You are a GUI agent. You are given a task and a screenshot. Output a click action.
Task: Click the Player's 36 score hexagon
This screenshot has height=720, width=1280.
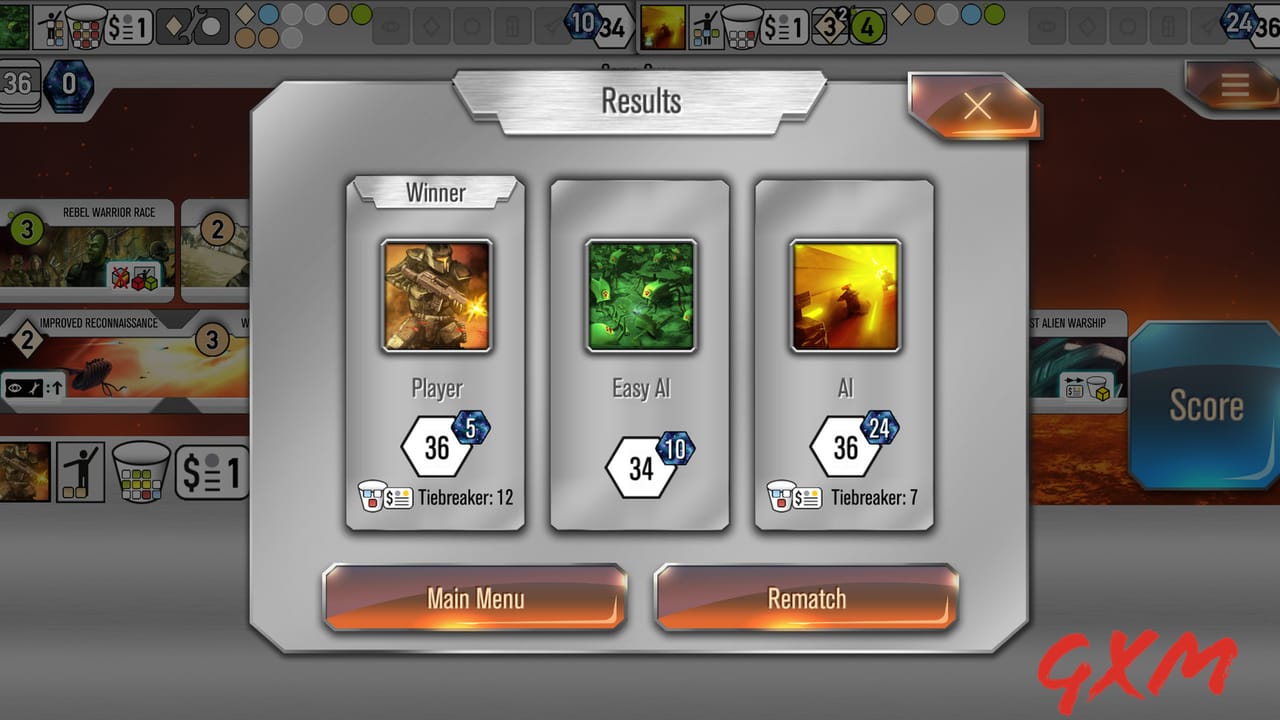point(436,446)
